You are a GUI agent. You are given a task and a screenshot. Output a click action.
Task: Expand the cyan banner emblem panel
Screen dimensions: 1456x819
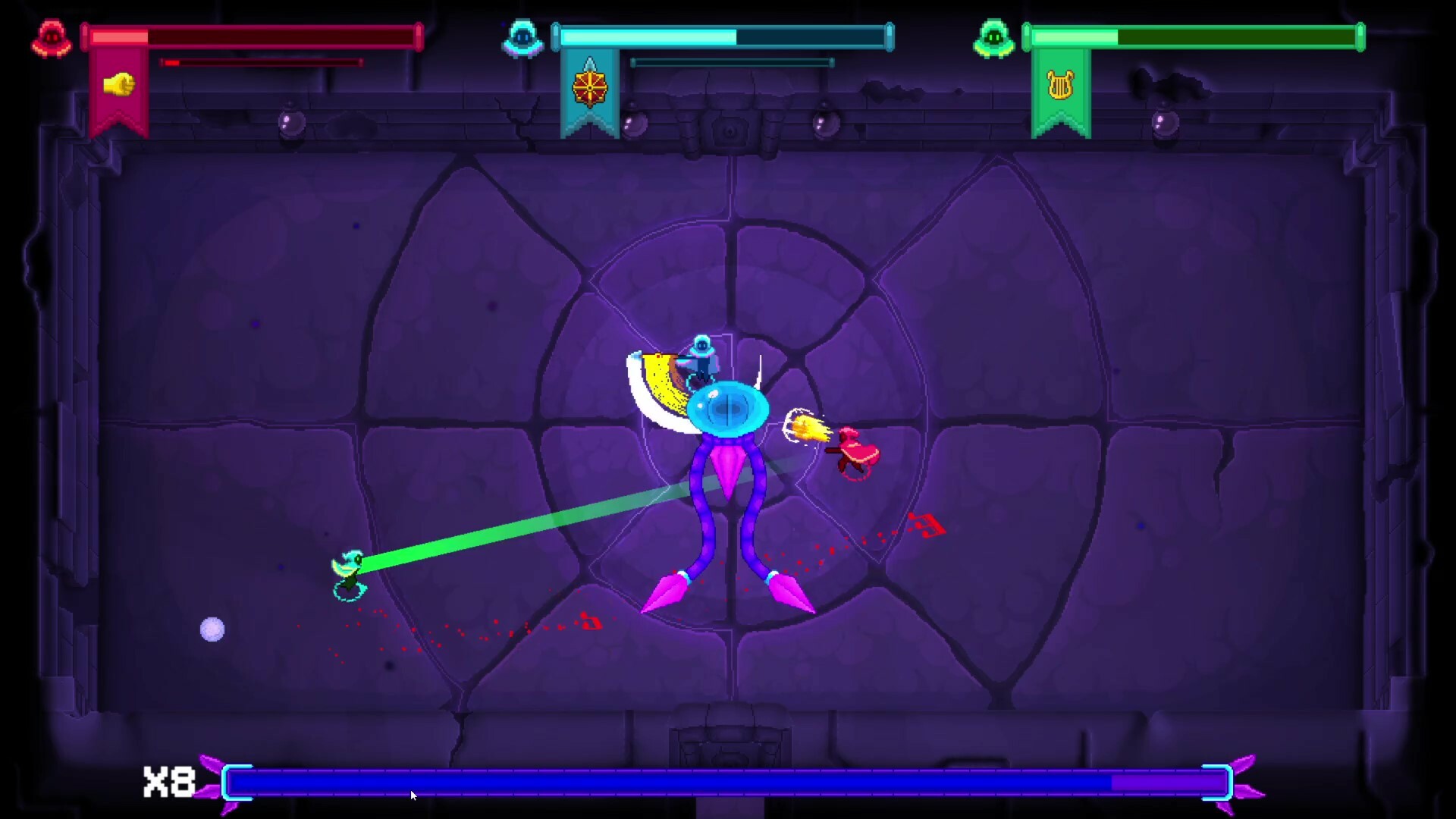[x=590, y=99]
